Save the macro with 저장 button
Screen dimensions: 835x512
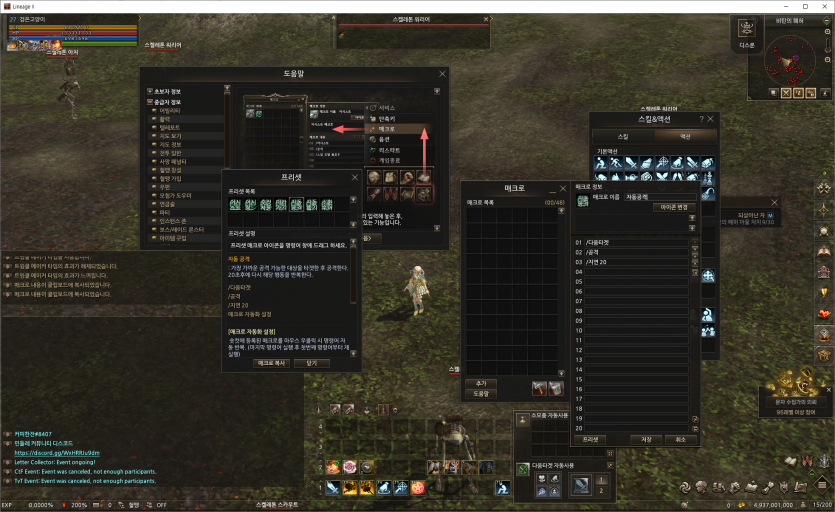tap(645, 439)
